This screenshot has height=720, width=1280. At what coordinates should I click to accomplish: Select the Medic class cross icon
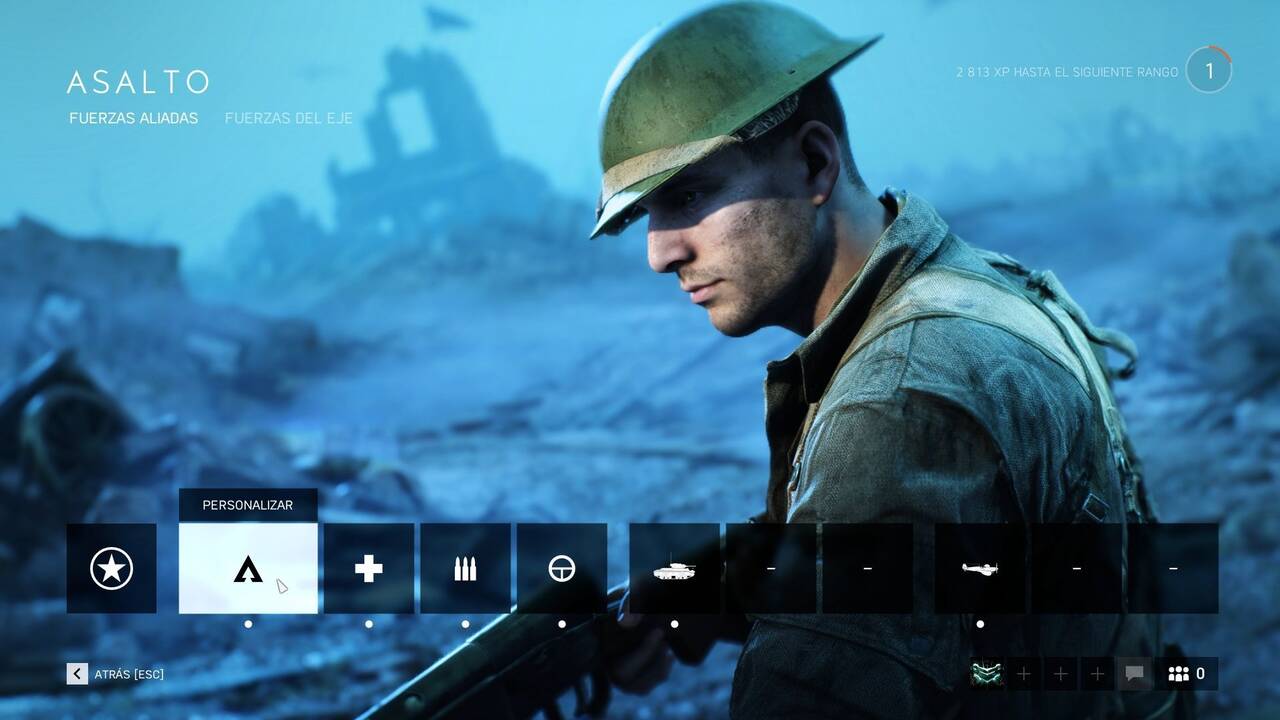coord(367,567)
